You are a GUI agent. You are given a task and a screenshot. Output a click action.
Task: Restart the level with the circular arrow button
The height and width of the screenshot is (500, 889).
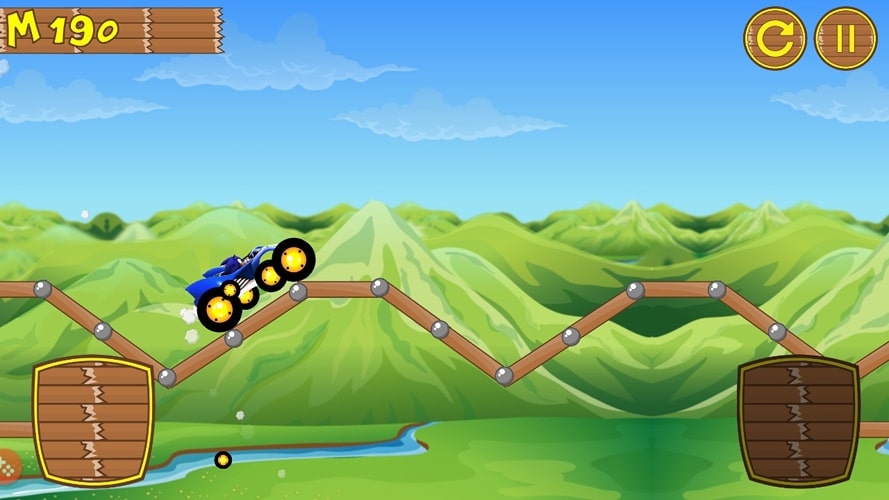click(x=774, y=39)
